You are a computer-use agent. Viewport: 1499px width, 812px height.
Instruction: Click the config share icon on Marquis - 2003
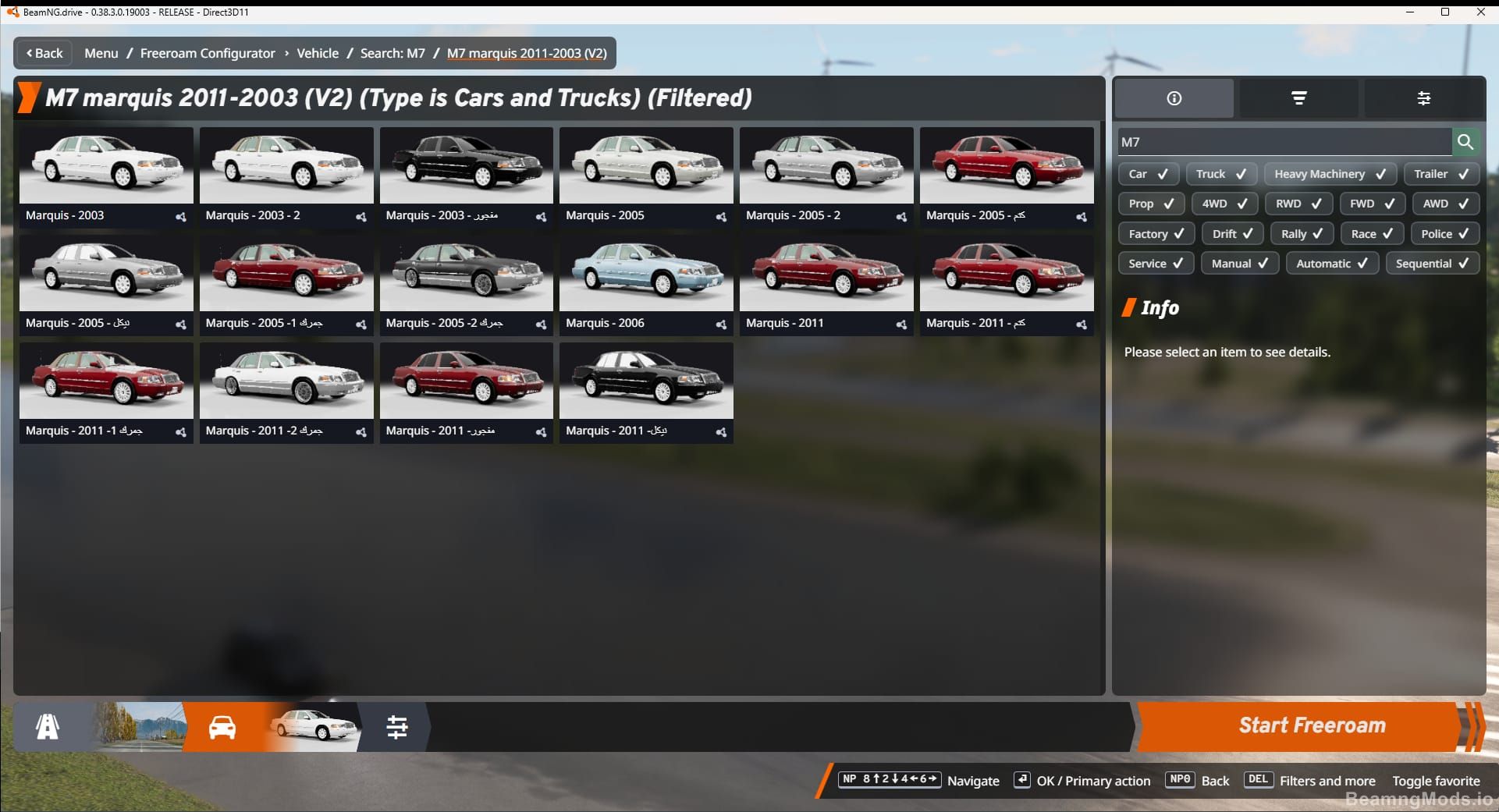tap(181, 218)
